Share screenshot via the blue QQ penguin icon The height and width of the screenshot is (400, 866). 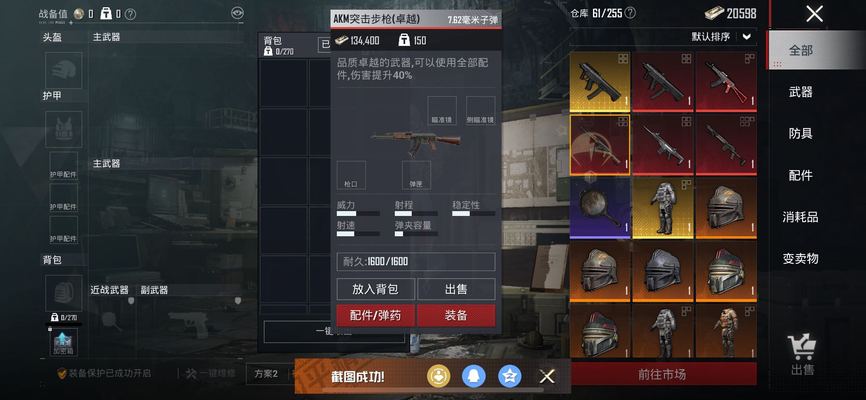[475, 376]
